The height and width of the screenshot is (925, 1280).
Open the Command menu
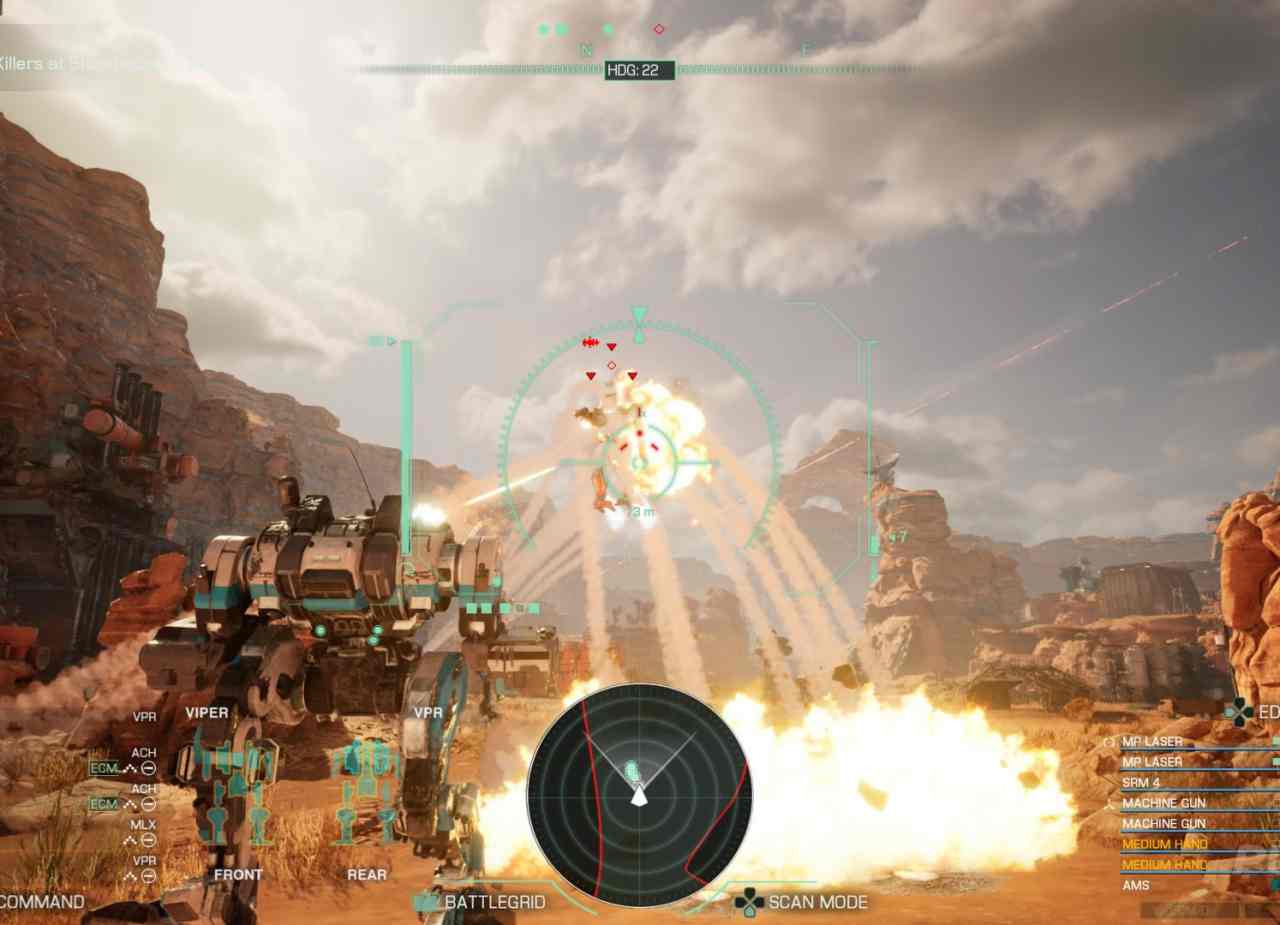coord(42,902)
